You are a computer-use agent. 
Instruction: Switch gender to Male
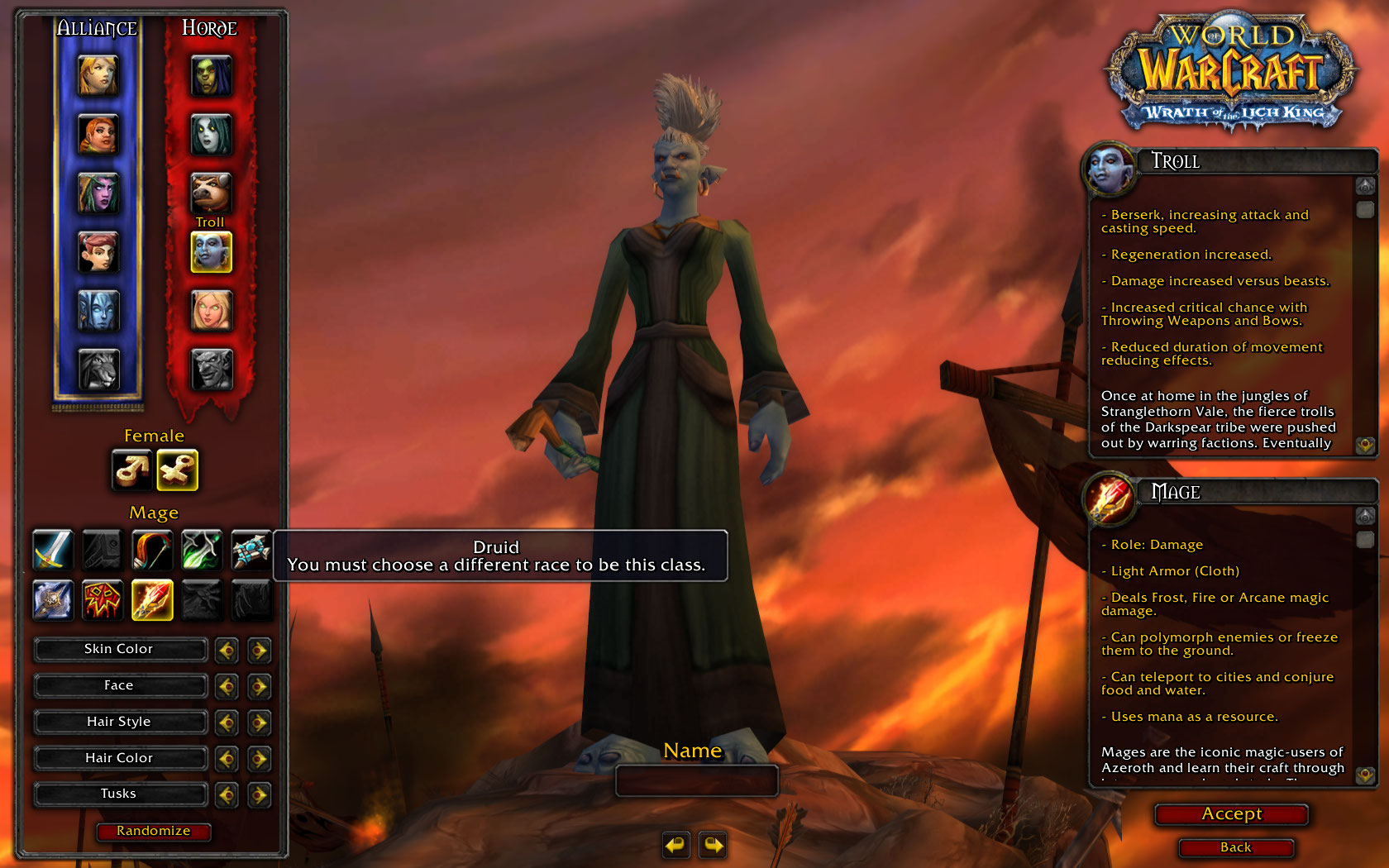coord(131,470)
